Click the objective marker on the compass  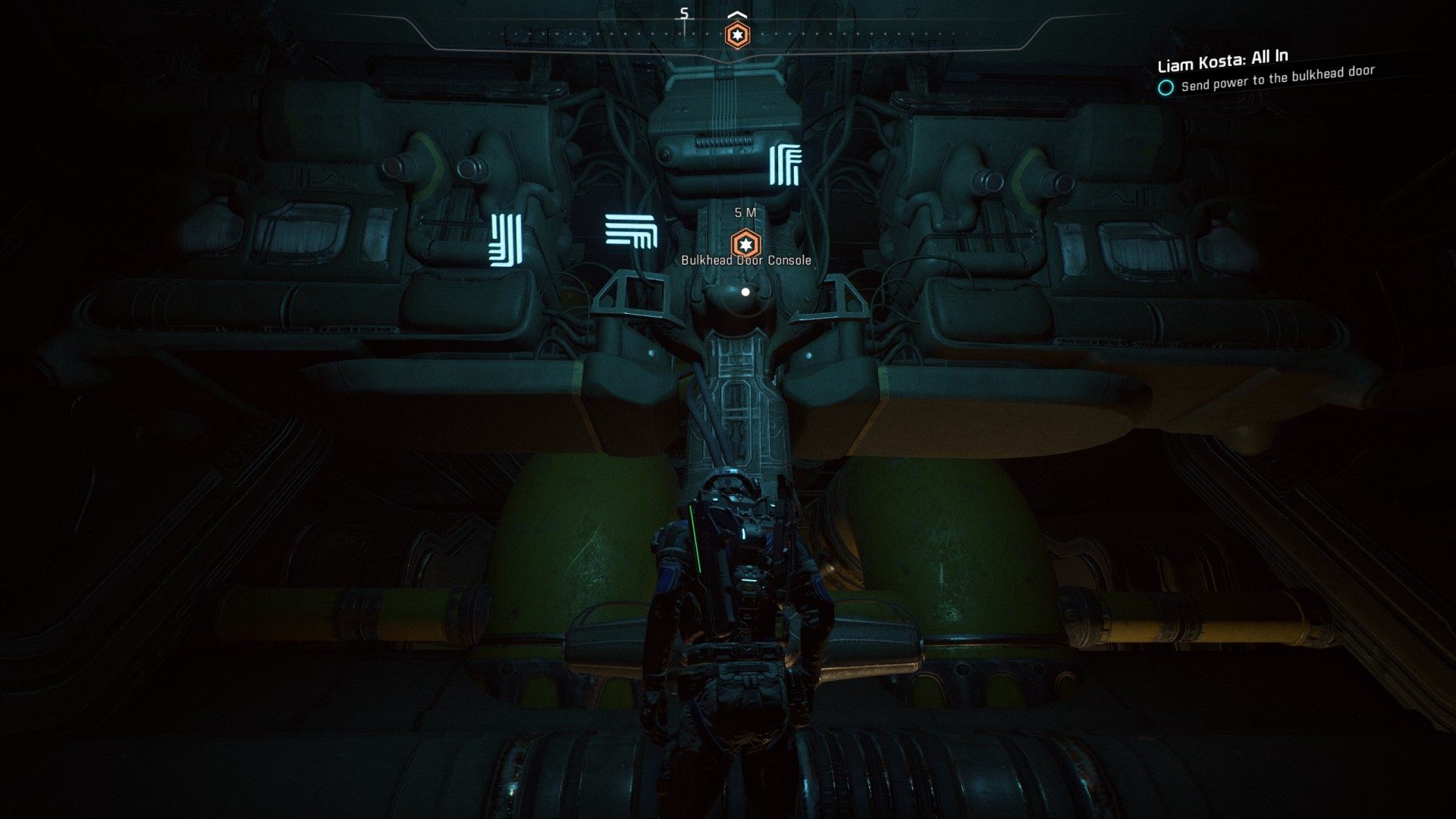pos(736,35)
